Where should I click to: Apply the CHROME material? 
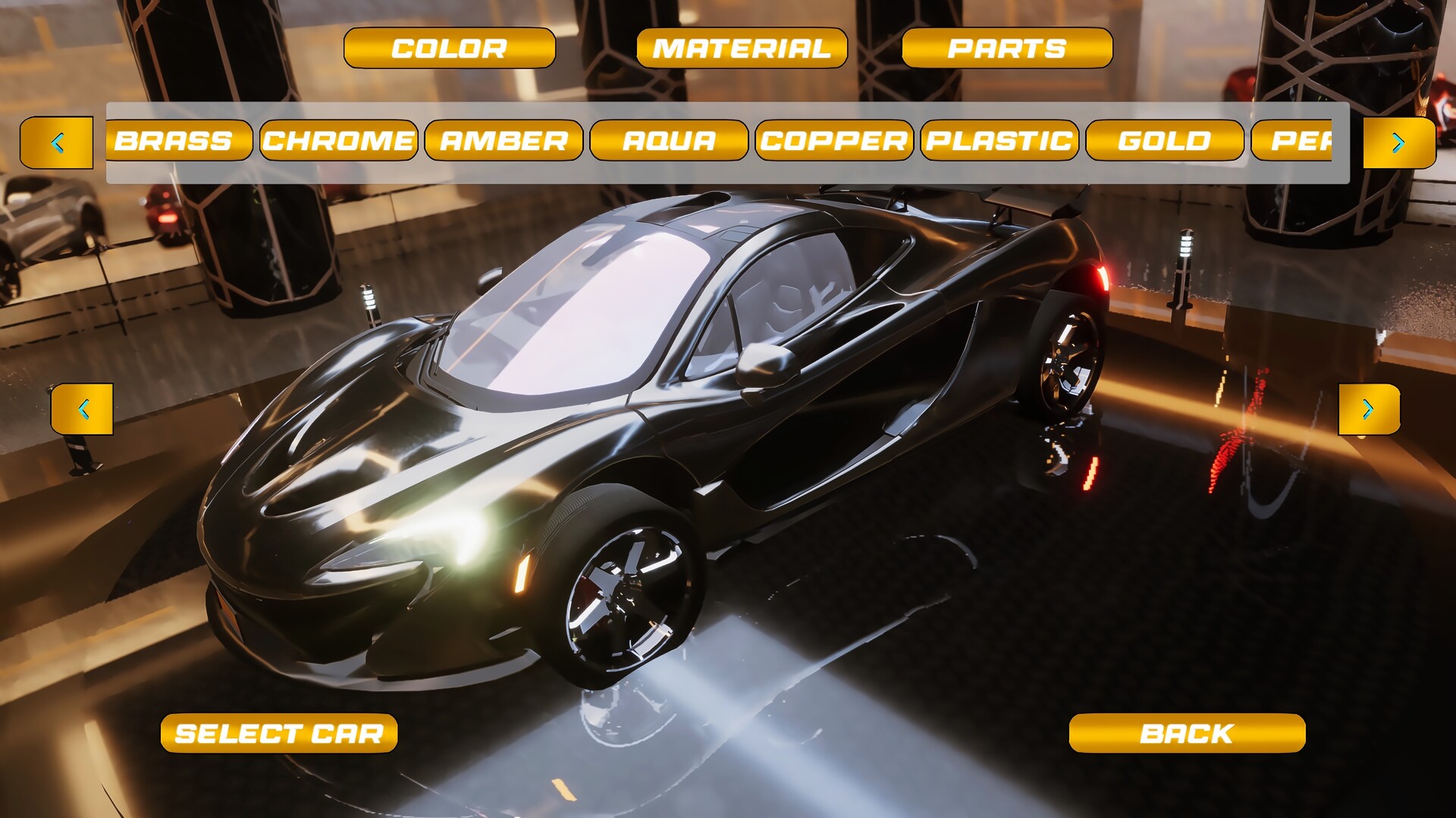click(x=339, y=141)
